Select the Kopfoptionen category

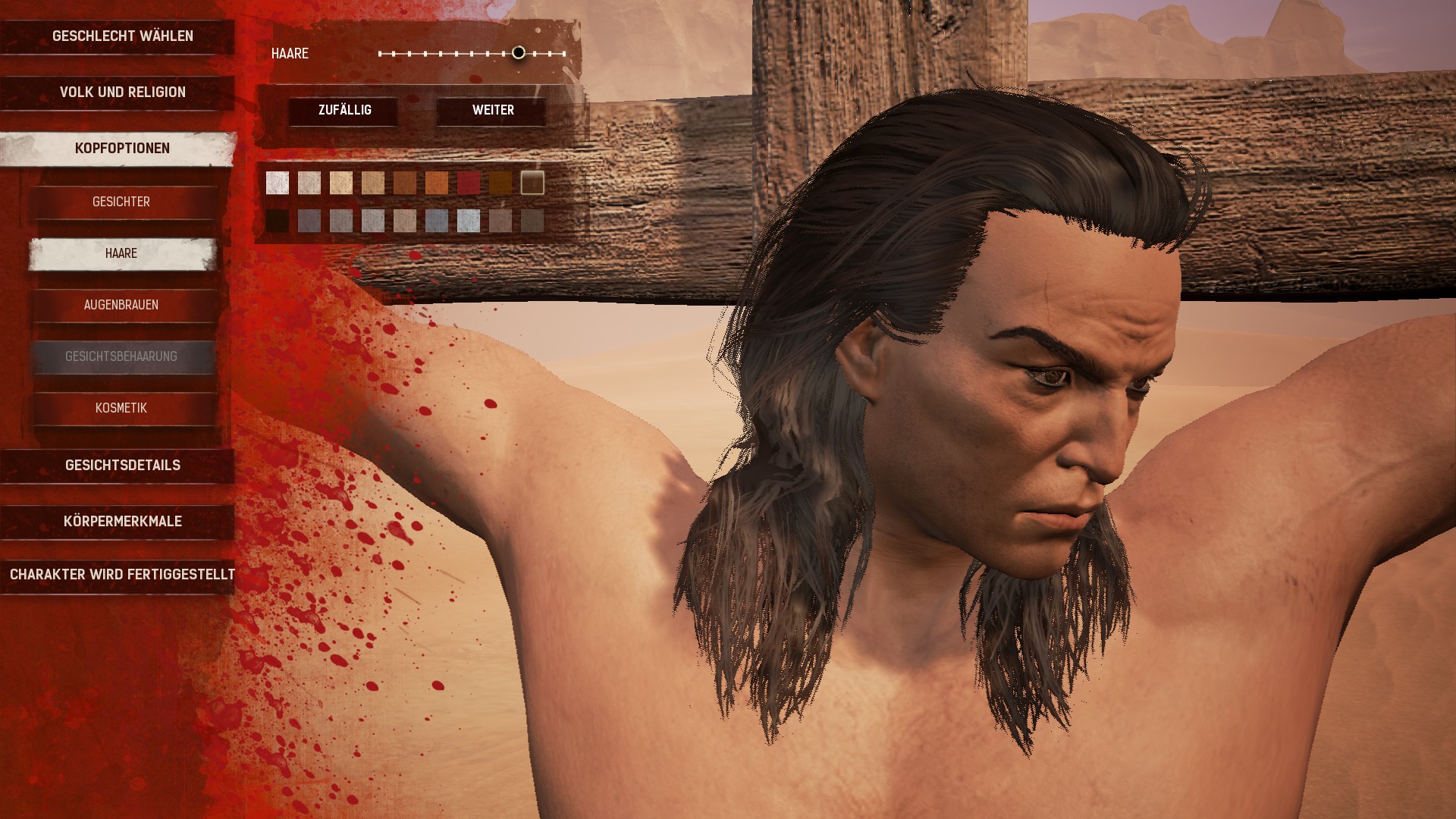tap(122, 149)
